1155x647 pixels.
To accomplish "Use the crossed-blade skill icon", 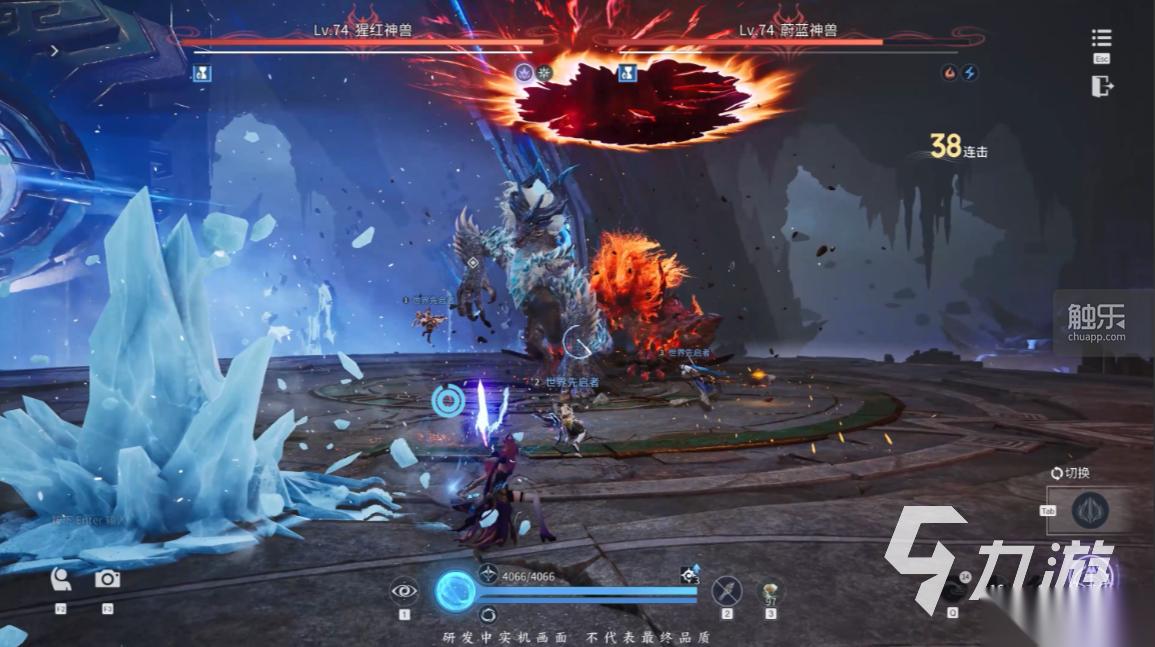I will [x=727, y=591].
